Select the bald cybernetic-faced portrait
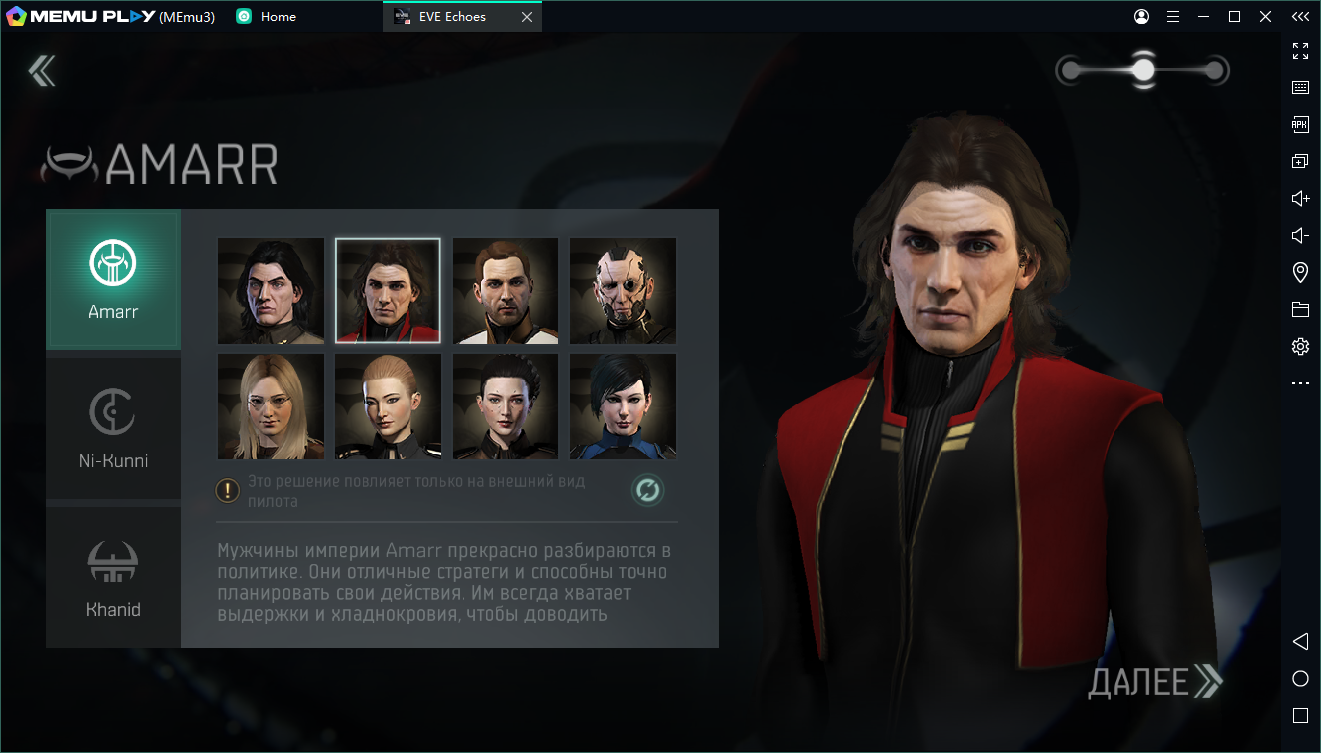Image resolution: width=1321 pixels, height=753 pixels. 623,290
